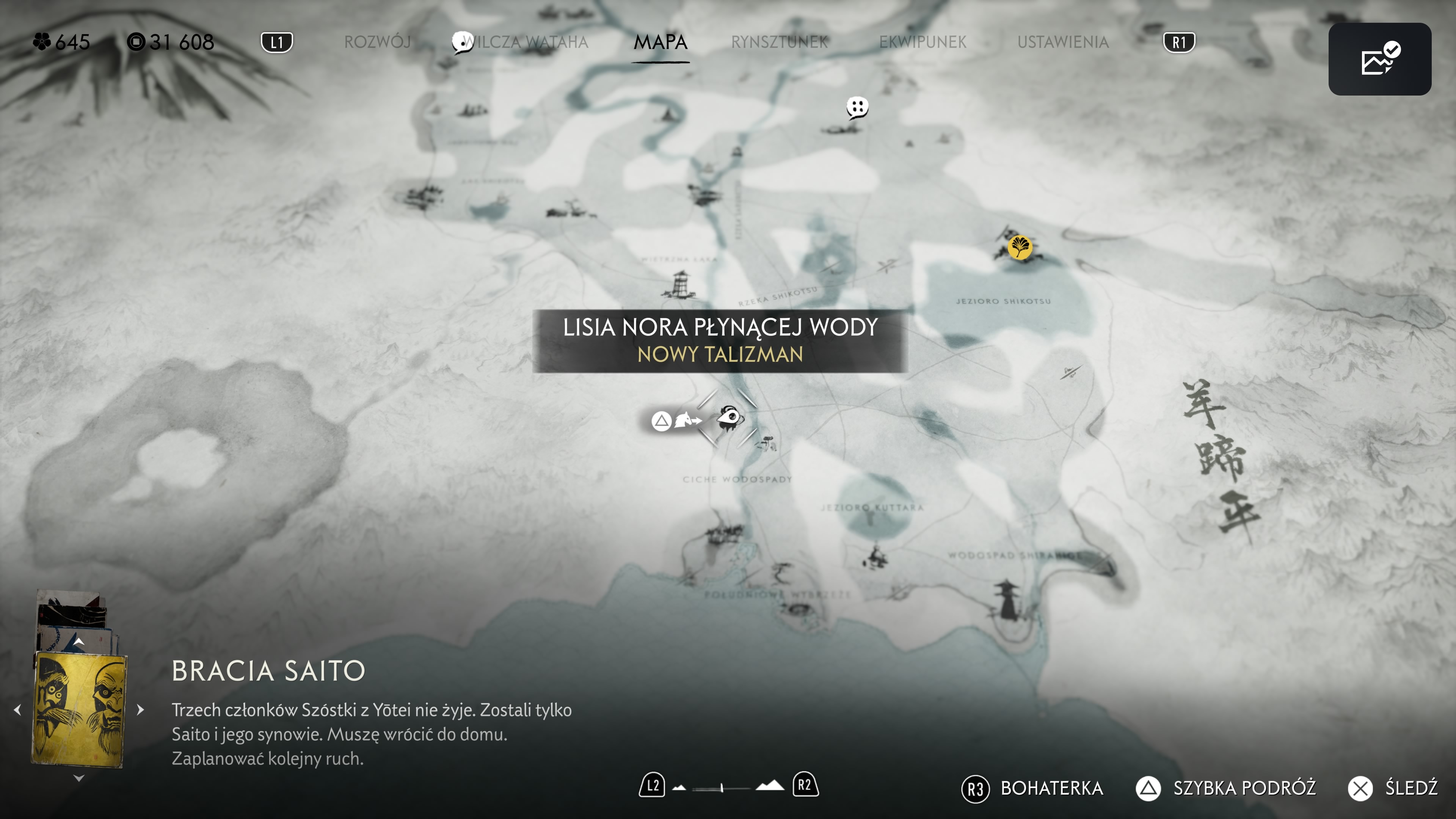Show the previous quest card with left arrow
Screen dimensions: 1456x819
coord(17,709)
